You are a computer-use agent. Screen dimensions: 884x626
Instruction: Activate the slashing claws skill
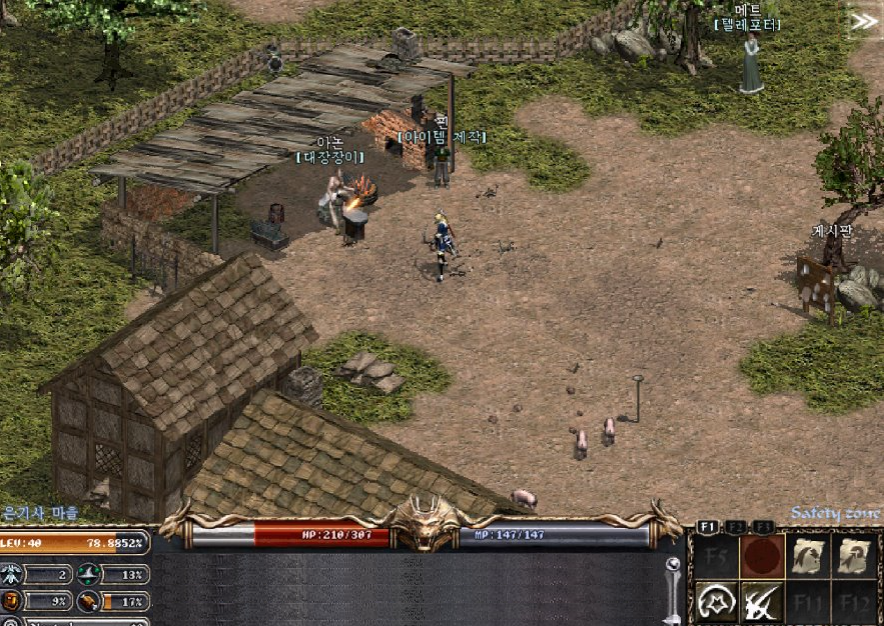pos(761,601)
